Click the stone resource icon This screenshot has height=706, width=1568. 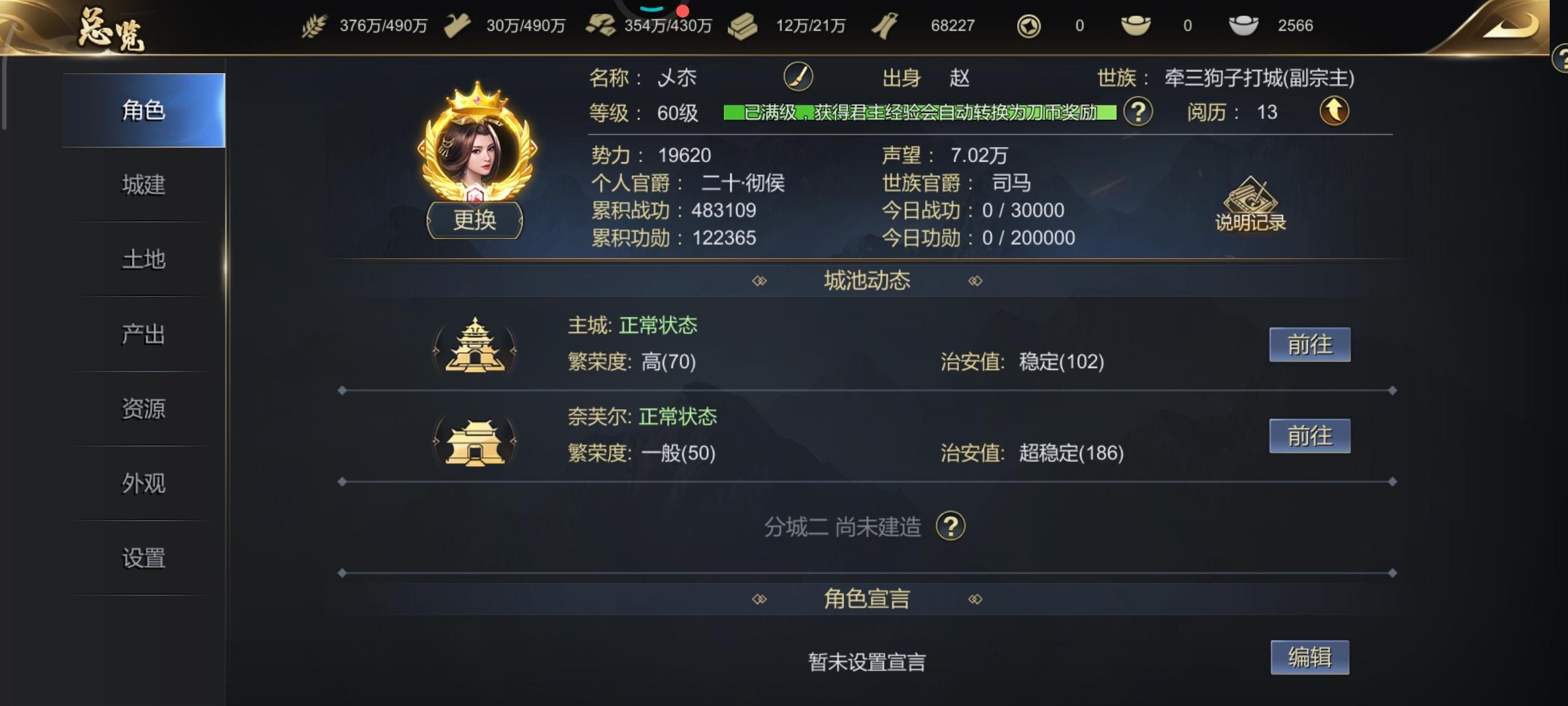pyautogui.click(x=602, y=25)
